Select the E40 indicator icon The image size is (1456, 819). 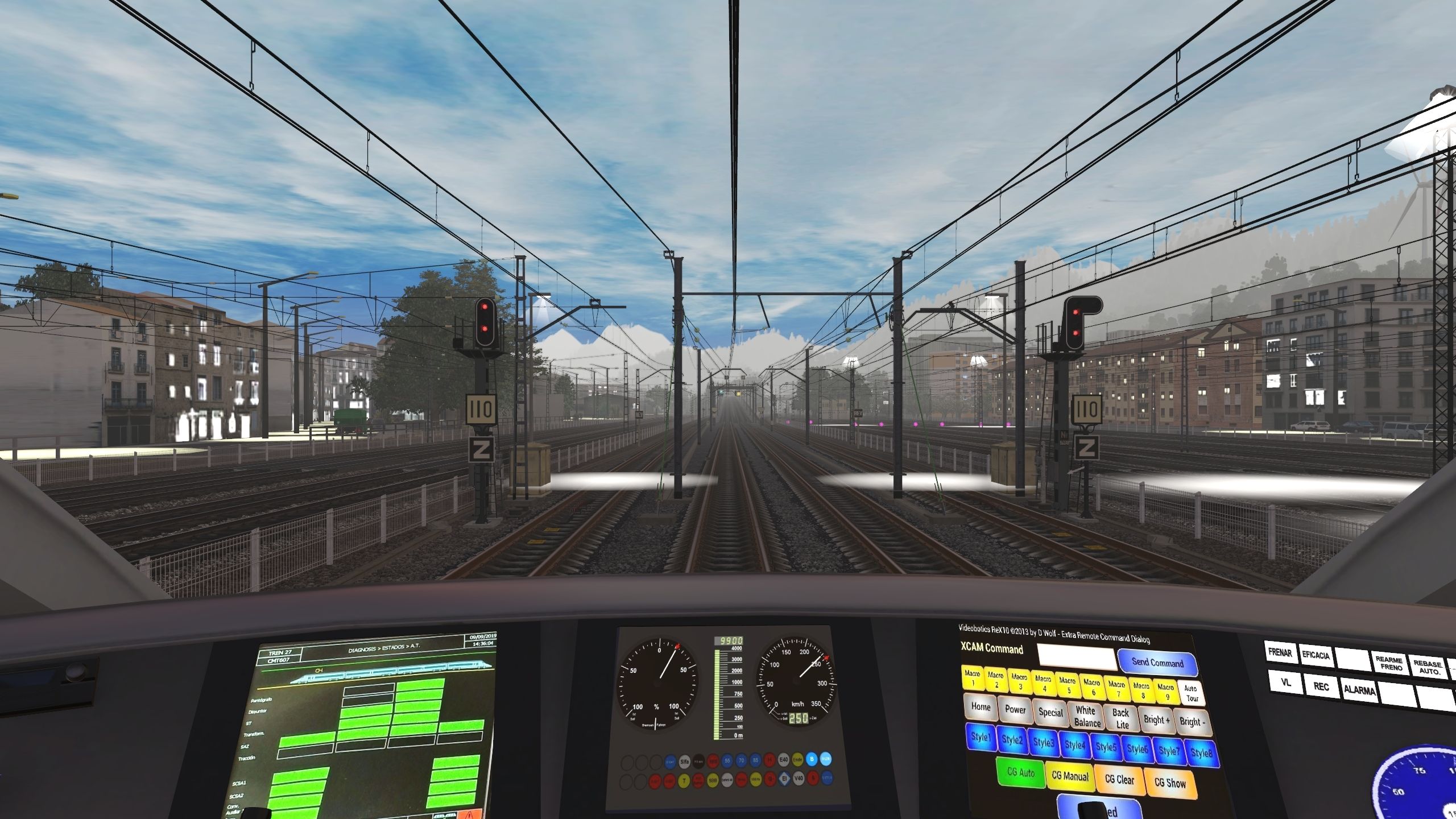pos(783,760)
